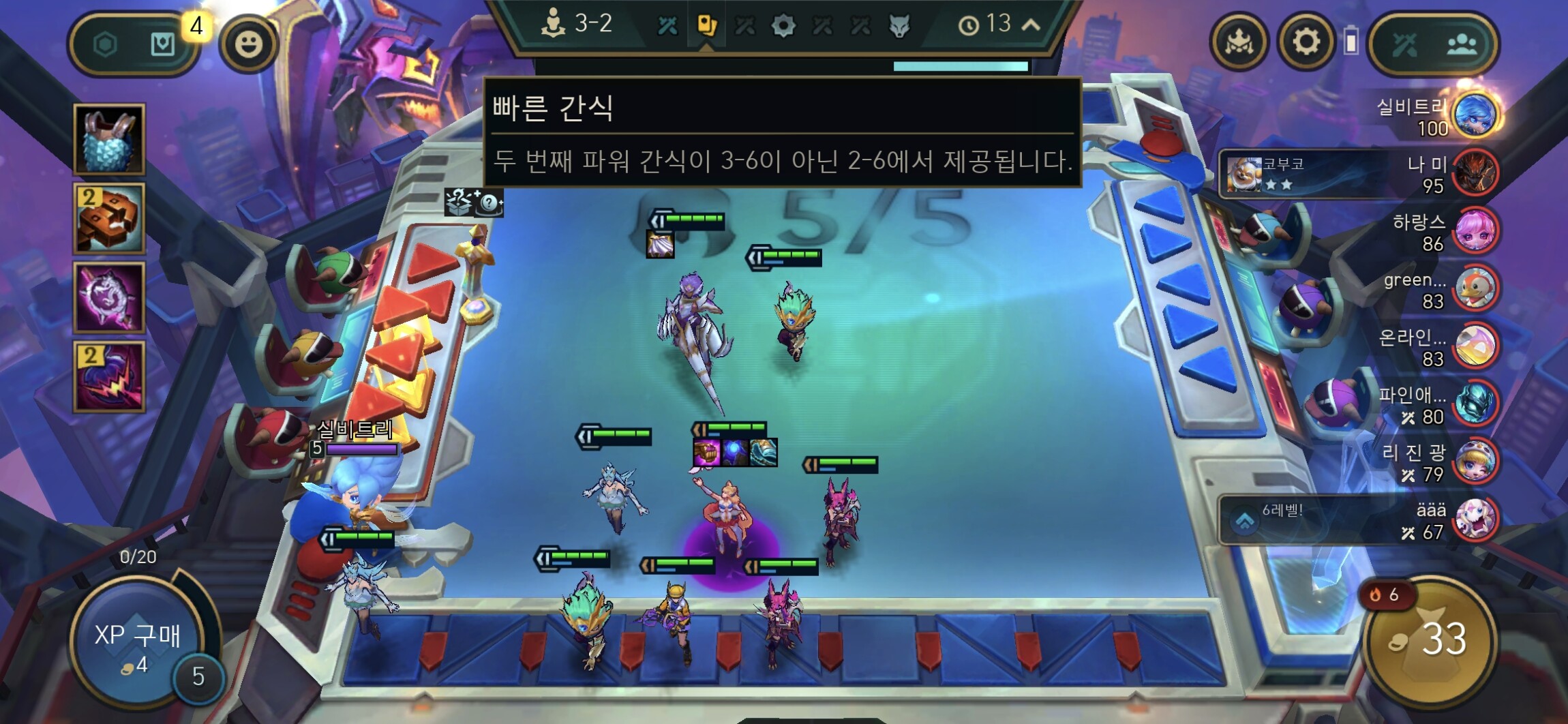Open the shop via the 33 gold button
This screenshot has height=724, width=1568.
pos(1430,640)
